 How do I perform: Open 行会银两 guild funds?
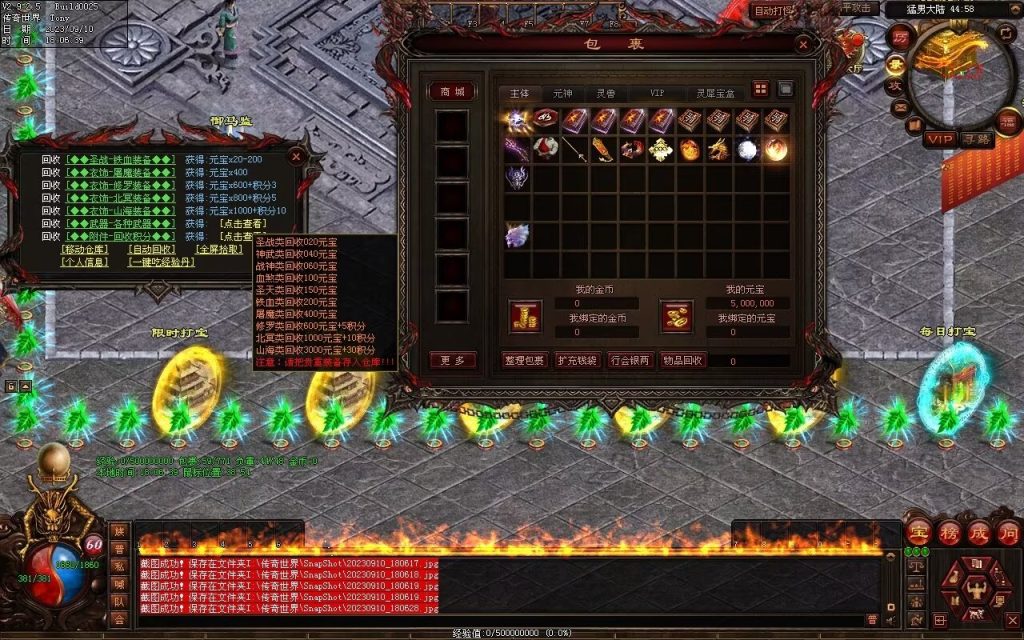click(630, 360)
